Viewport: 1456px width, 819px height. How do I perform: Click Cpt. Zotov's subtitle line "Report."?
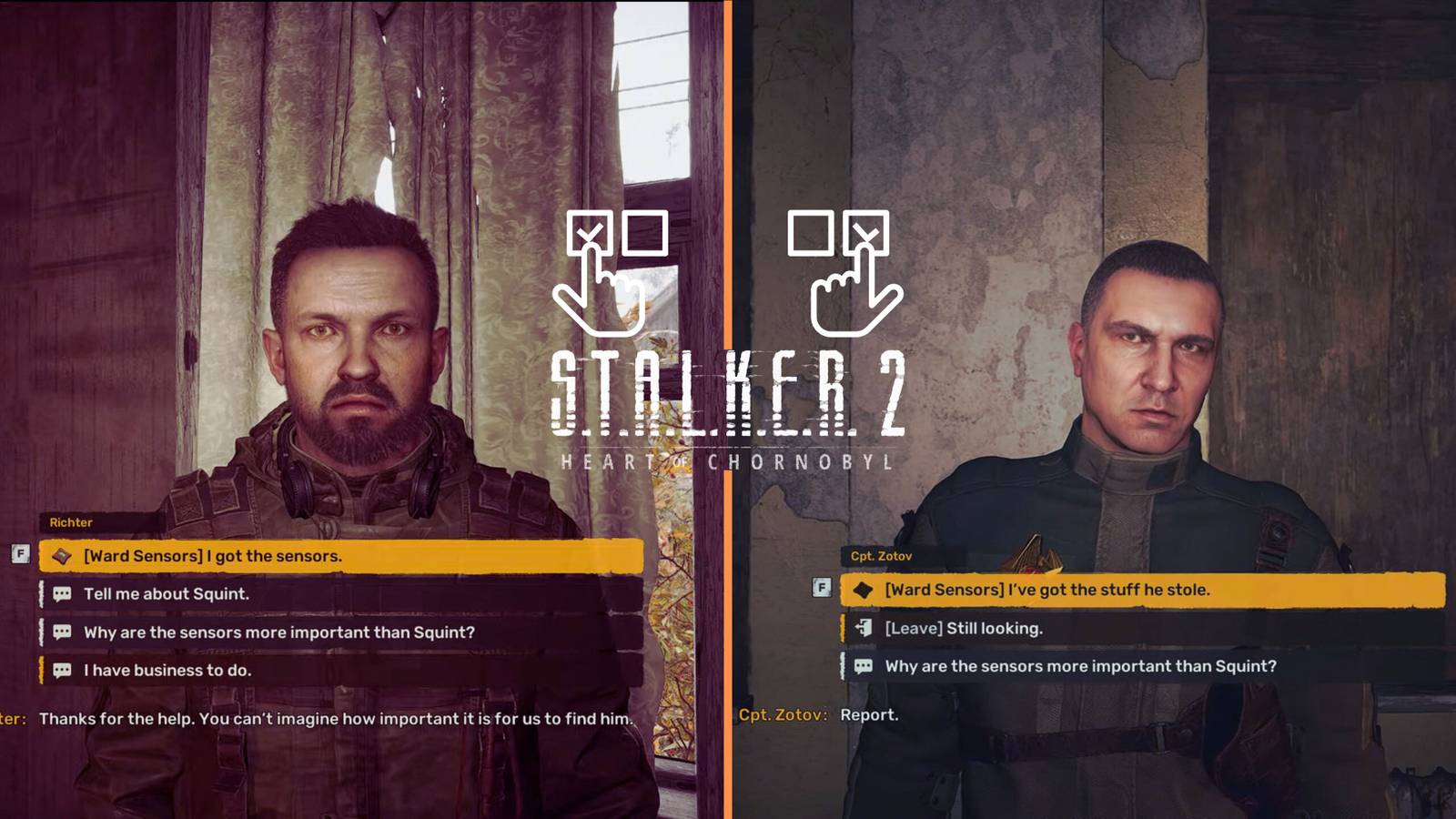[x=871, y=714]
